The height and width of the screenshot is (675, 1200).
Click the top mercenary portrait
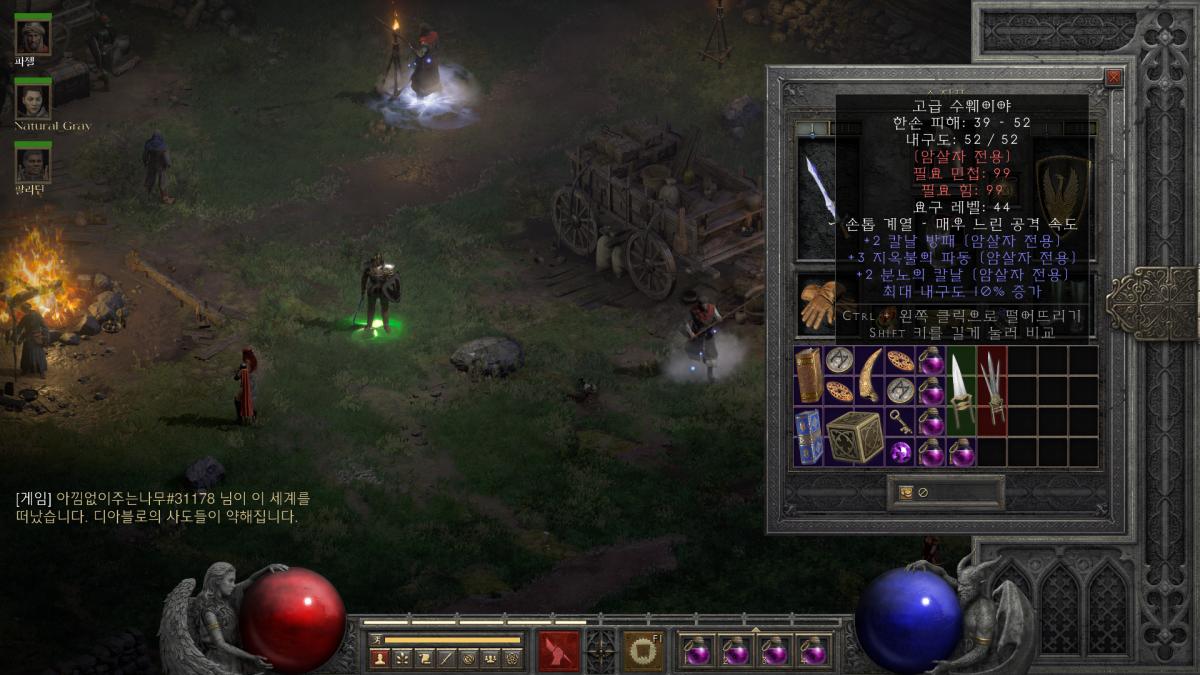pos(33,36)
